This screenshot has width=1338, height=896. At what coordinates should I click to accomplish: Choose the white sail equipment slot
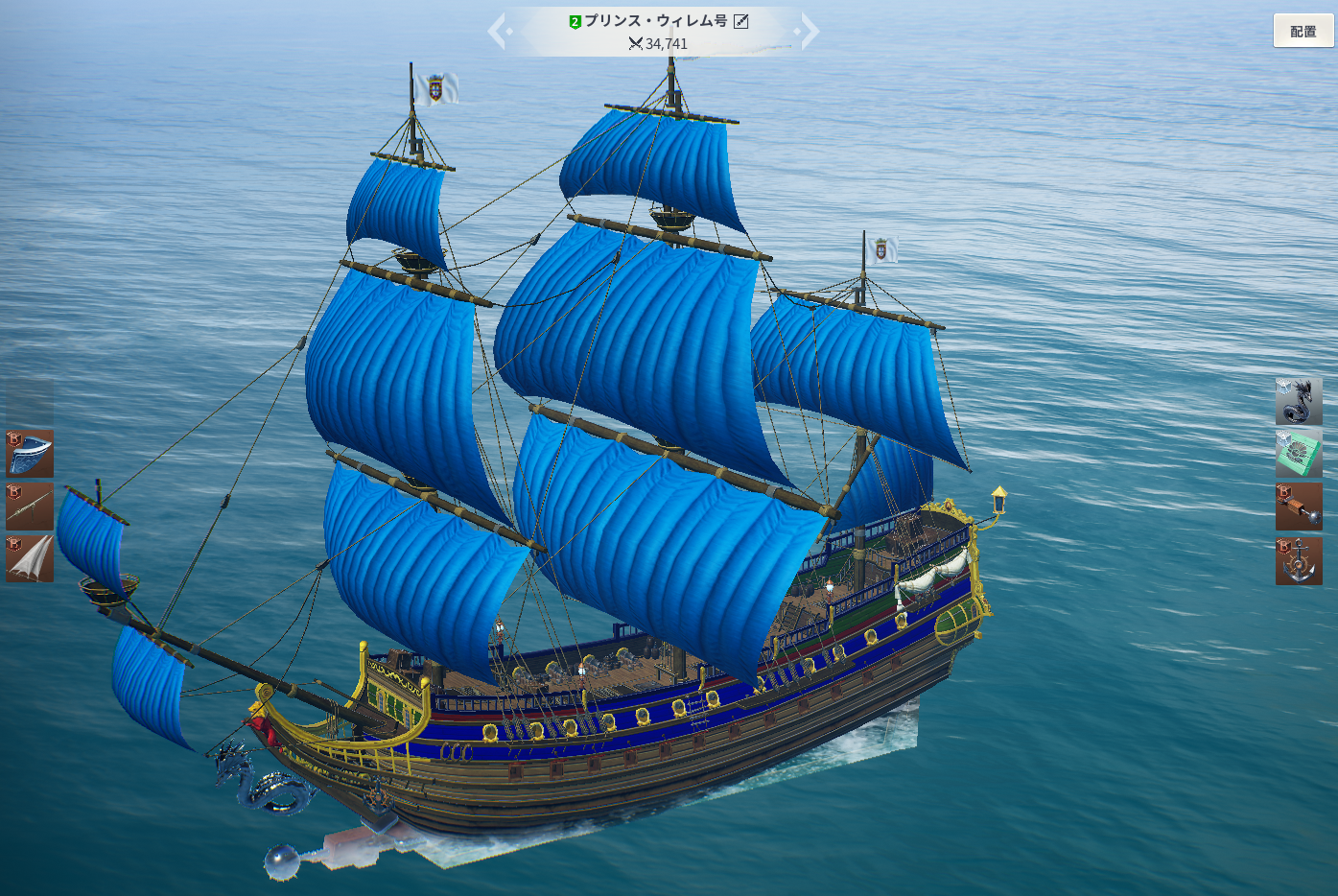coord(30,559)
